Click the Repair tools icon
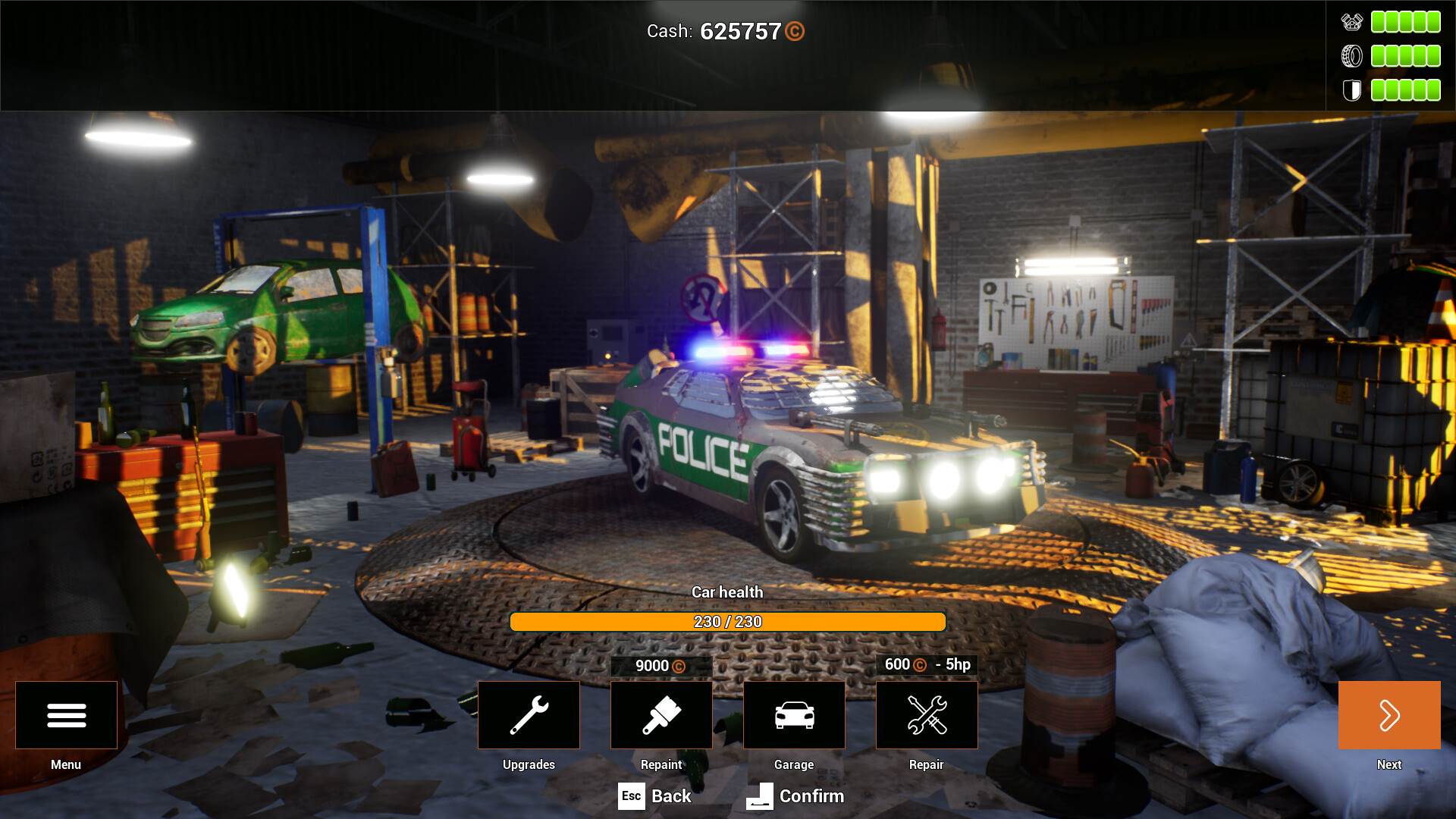 coord(926,714)
